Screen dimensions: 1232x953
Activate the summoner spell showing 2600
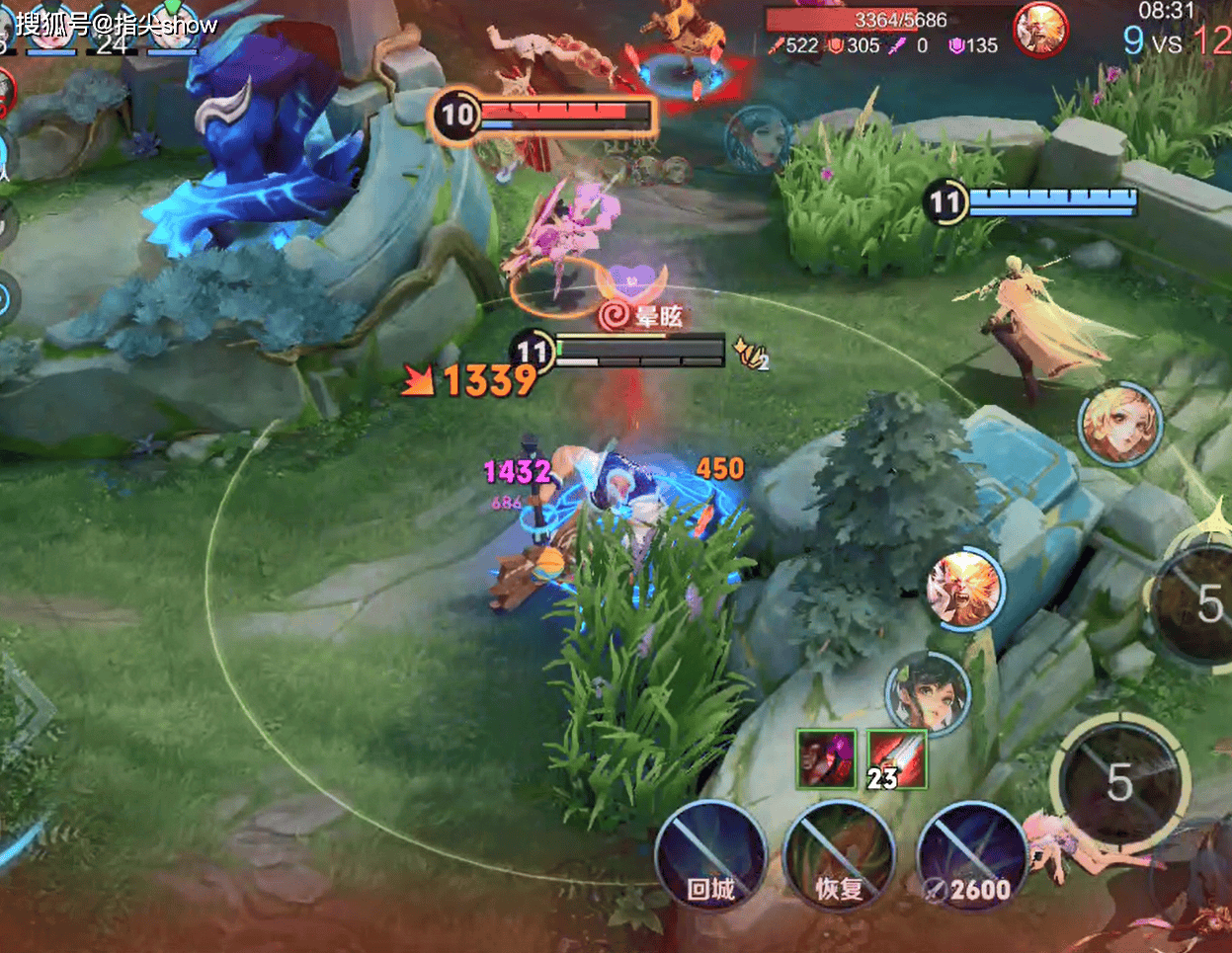970,855
